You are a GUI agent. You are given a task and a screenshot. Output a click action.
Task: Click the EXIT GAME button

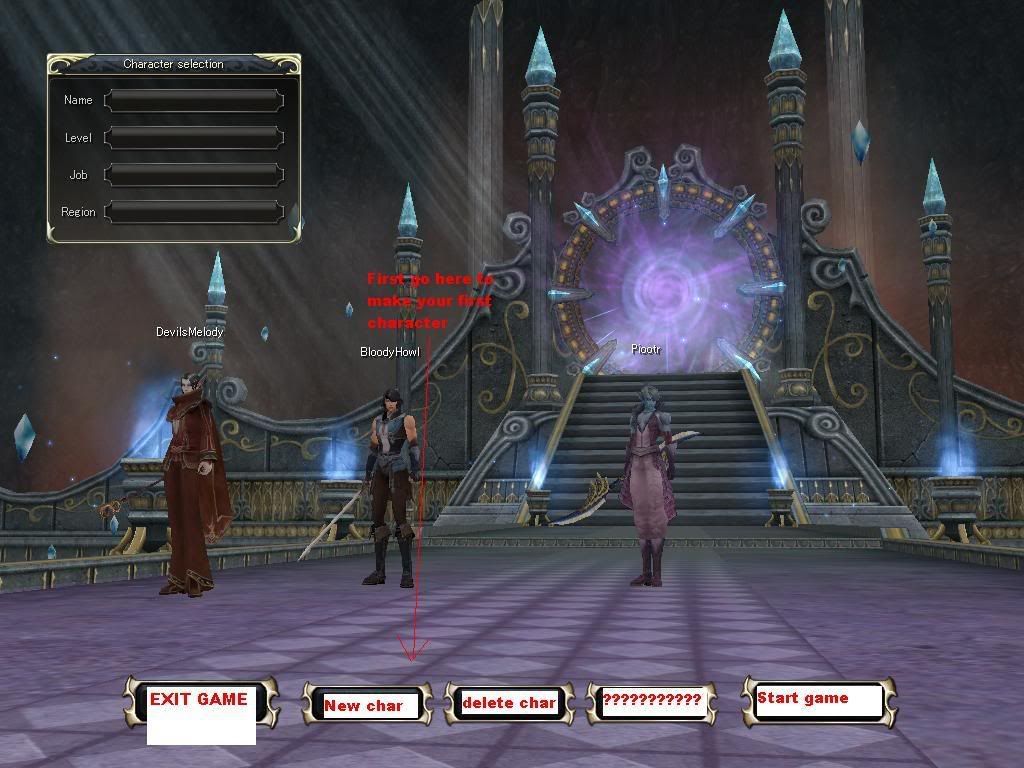click(x=200, y=701)
